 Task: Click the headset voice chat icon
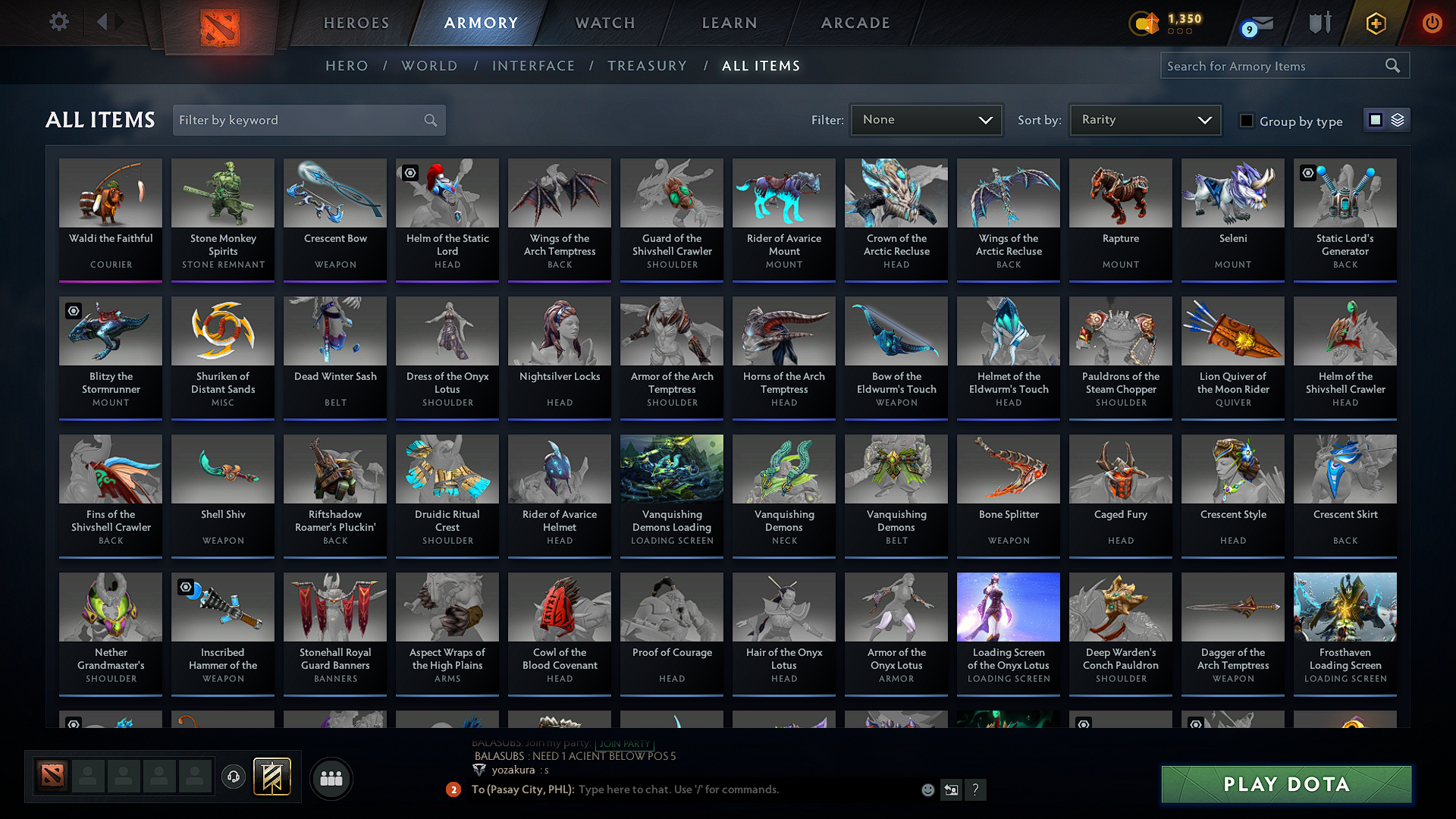pos(234,777)
